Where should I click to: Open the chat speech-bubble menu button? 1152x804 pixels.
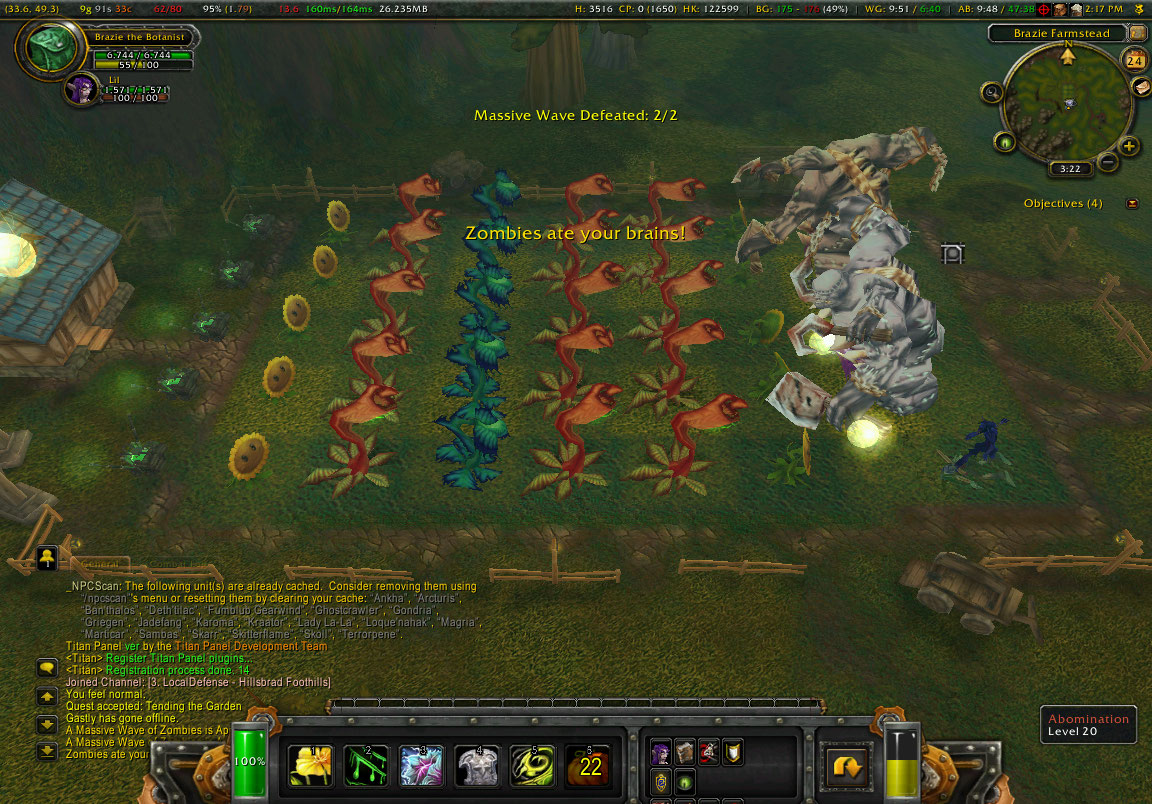(x=47, y=667)
